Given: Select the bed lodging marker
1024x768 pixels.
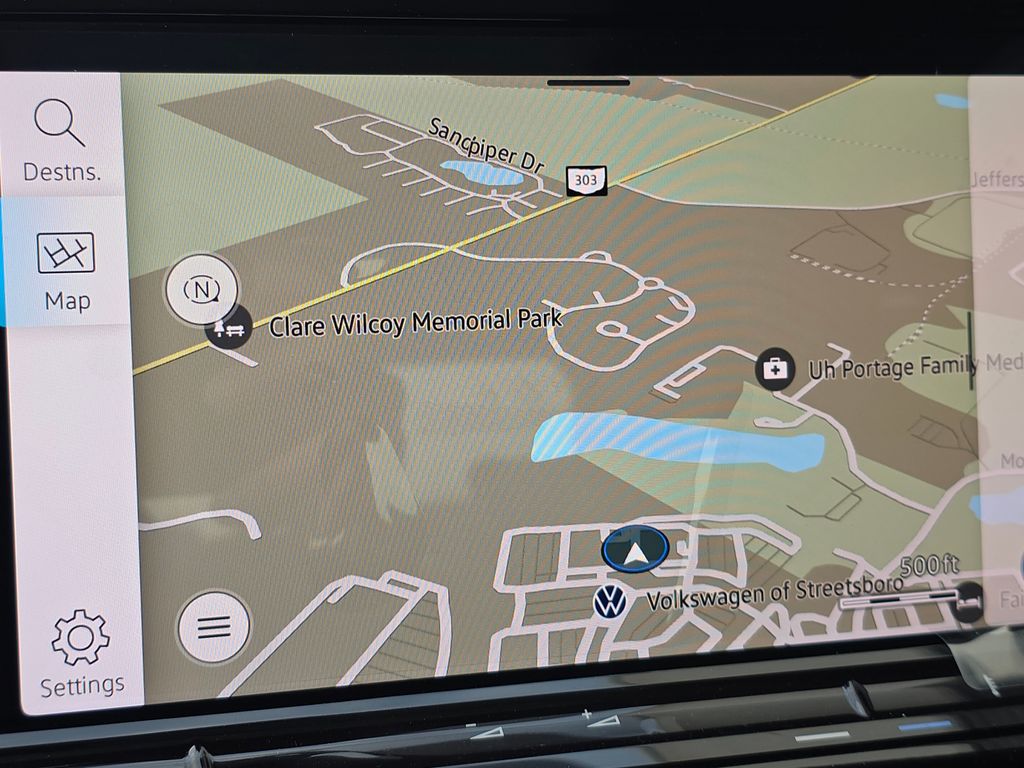Looking at the screenshot, I should point(968,602).
